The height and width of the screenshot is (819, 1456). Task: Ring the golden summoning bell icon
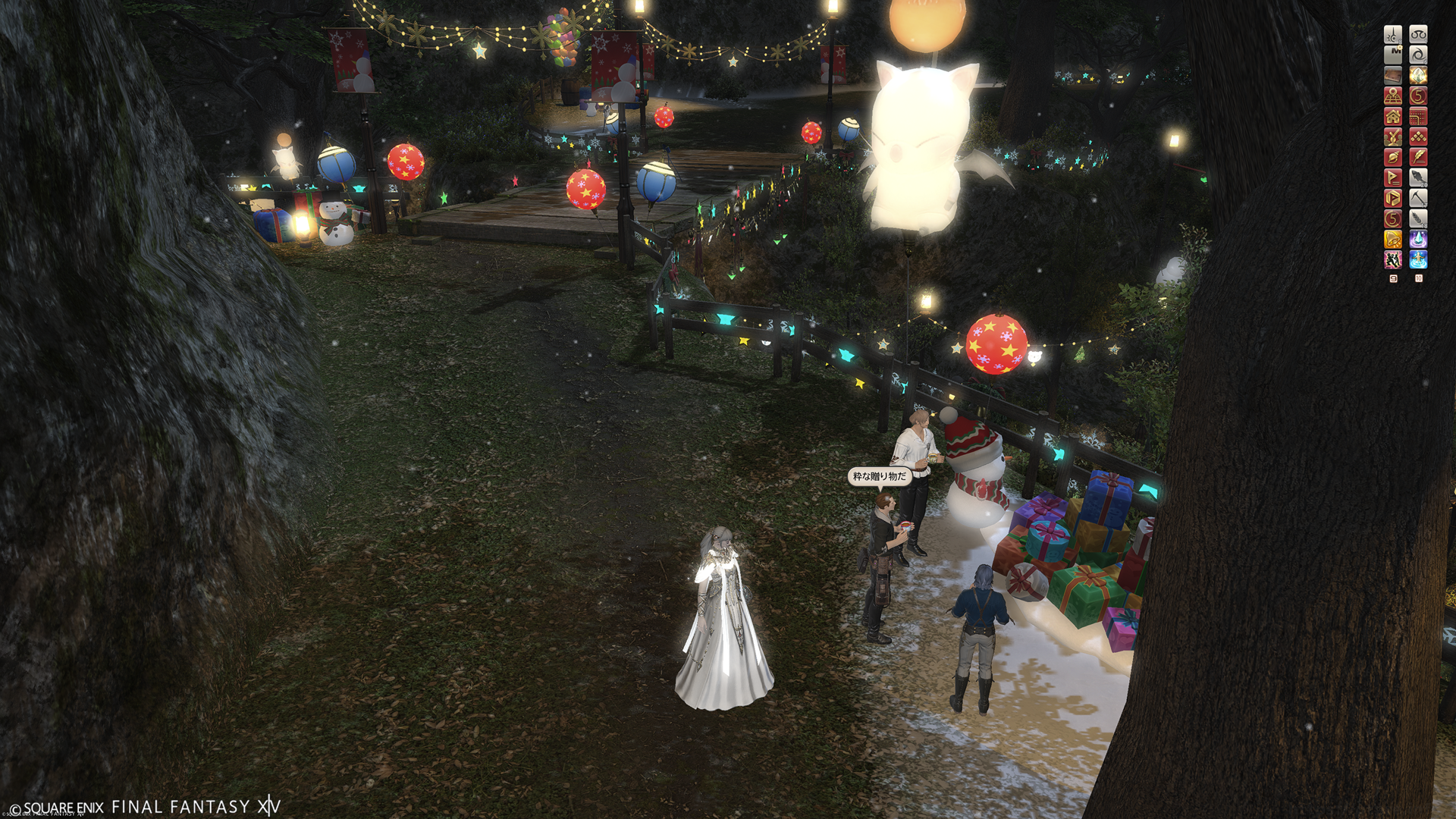pos(1393,240)
